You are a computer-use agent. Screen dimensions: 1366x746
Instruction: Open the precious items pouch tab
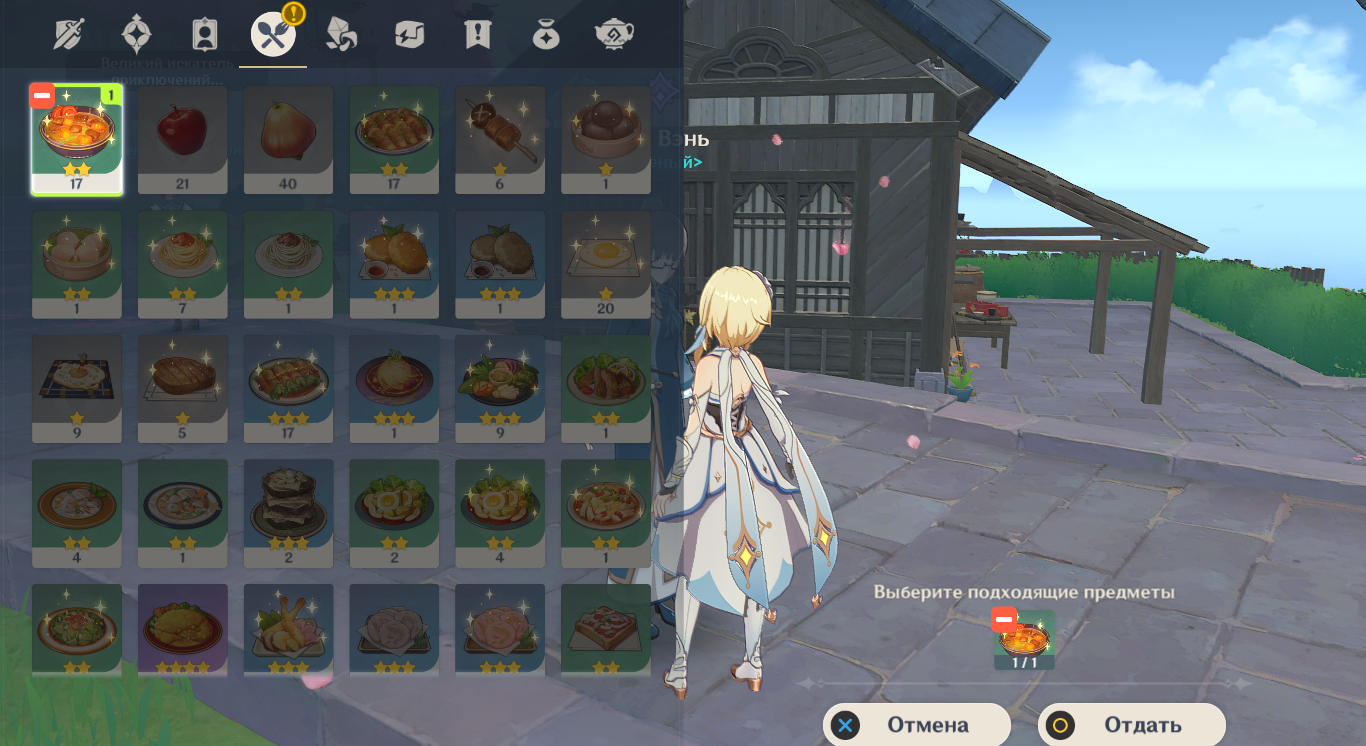(x=545, y=35)
